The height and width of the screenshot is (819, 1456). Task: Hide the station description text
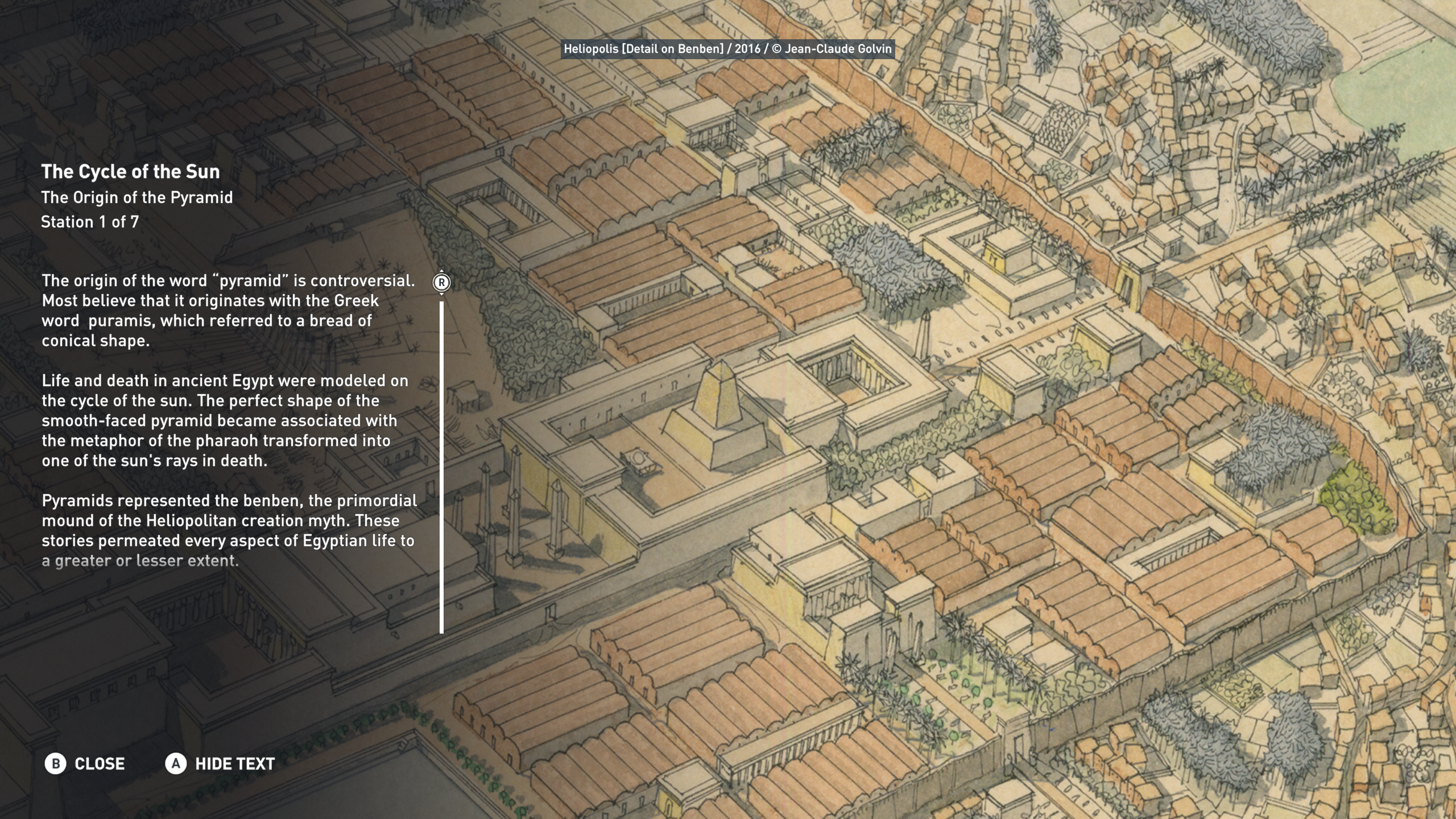click(x=220, y=763)
